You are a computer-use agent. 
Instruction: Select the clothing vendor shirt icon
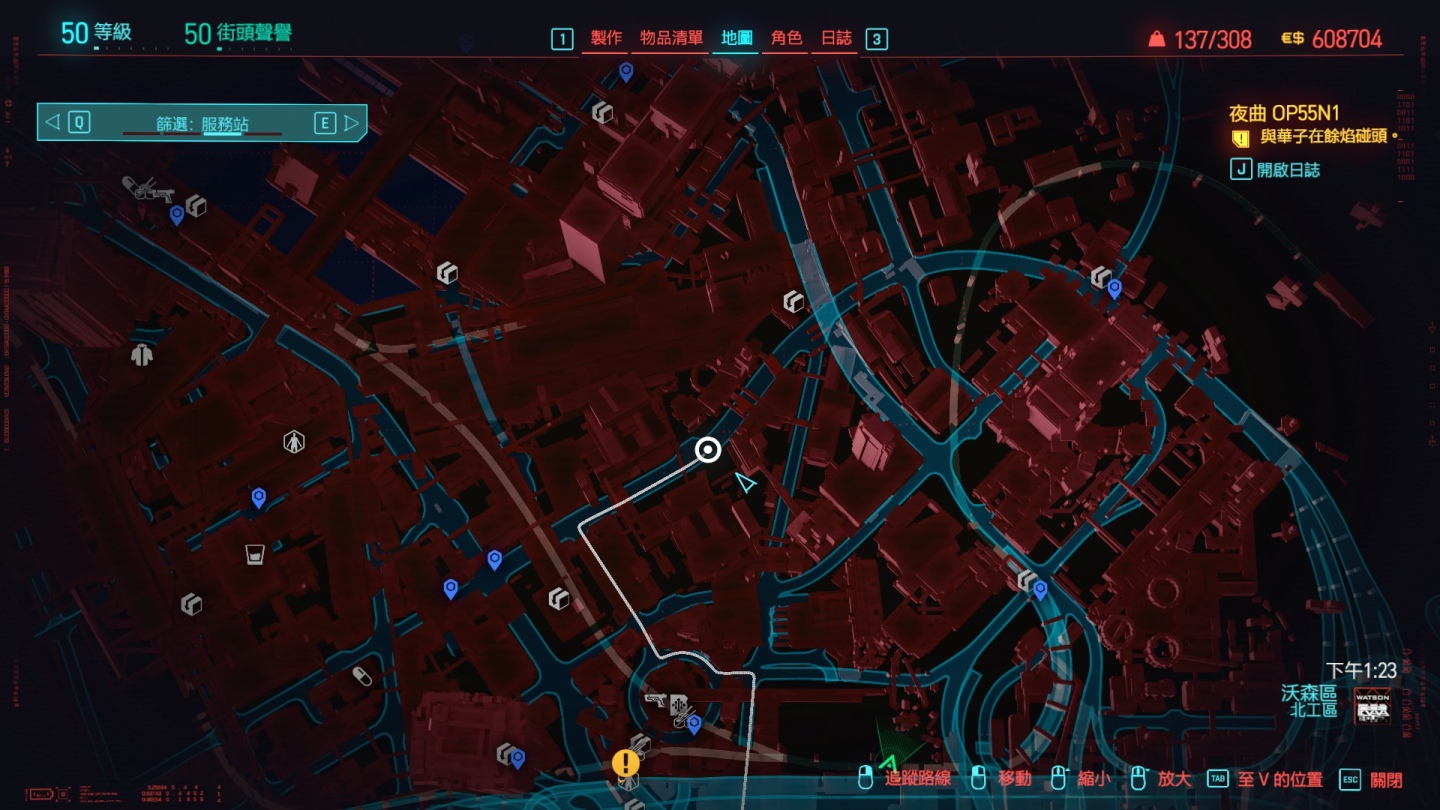tap(140, 353)
